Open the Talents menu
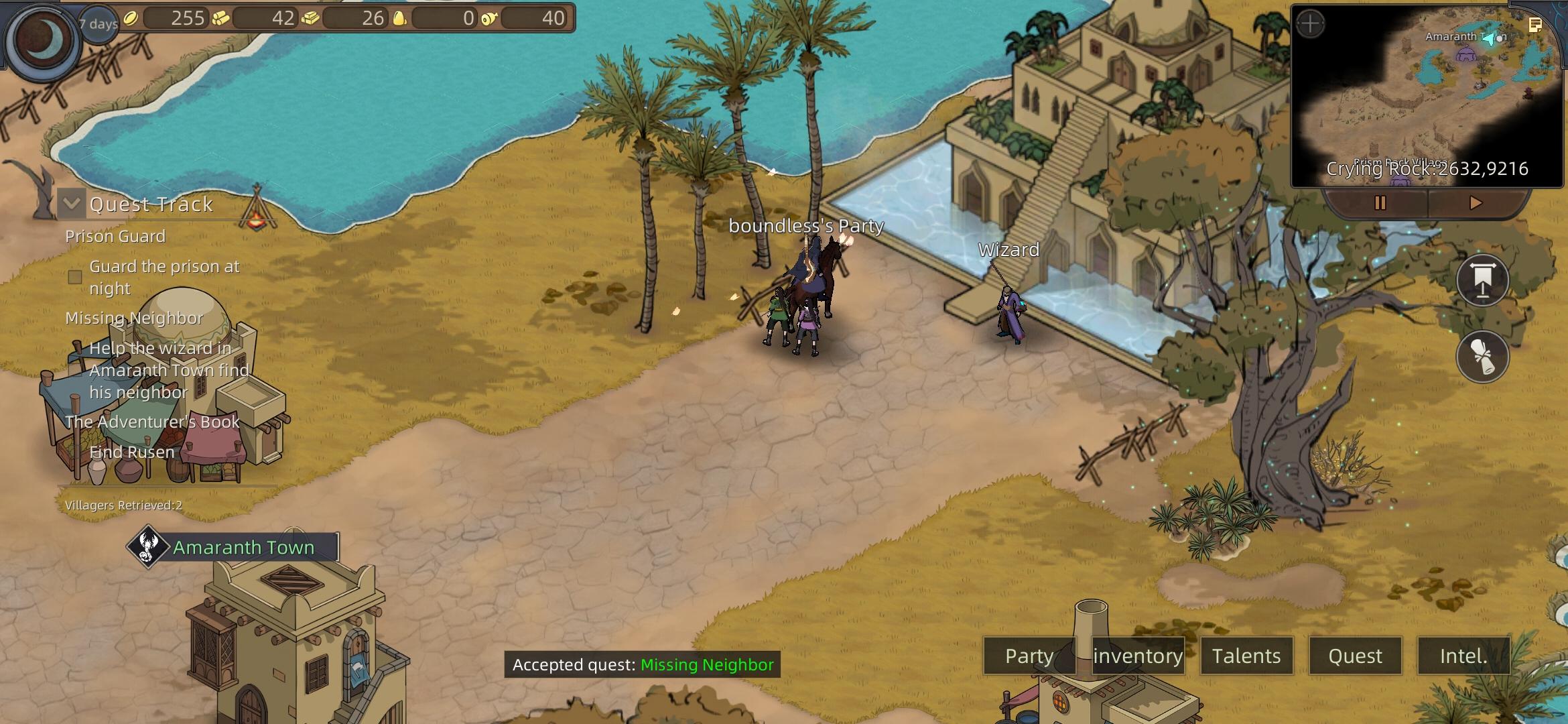This screenshot has width=1568, height=724. [x=1246, y=656]
